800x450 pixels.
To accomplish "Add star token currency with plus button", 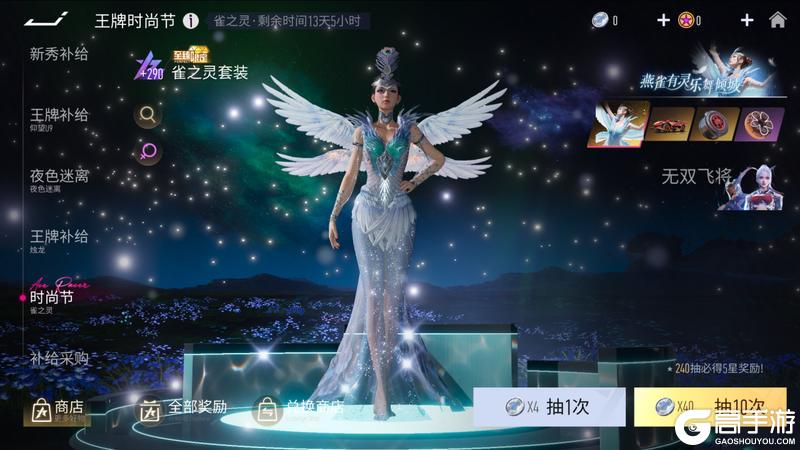I will 746,20.
